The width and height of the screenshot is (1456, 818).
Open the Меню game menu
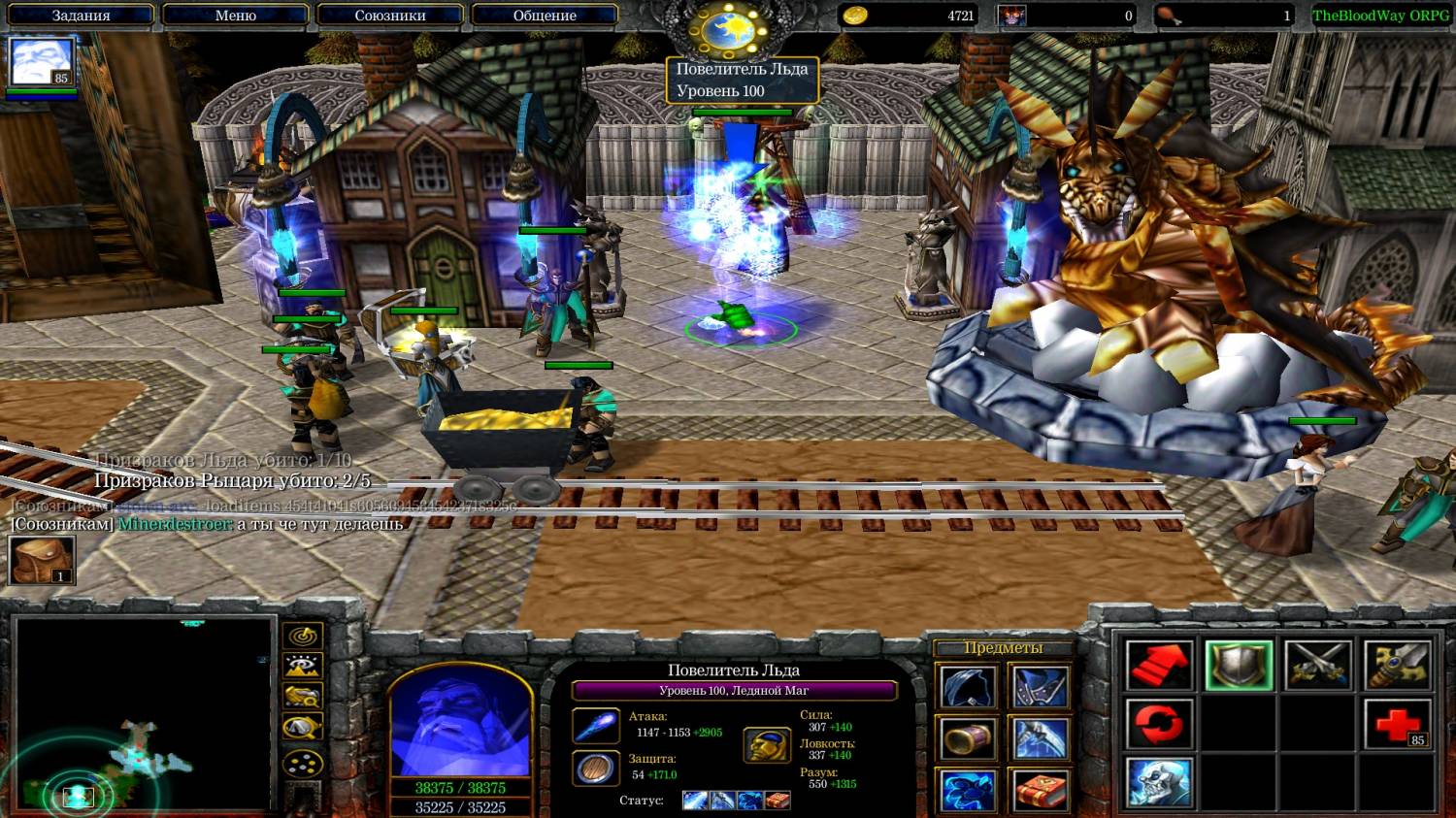(235, 16)
